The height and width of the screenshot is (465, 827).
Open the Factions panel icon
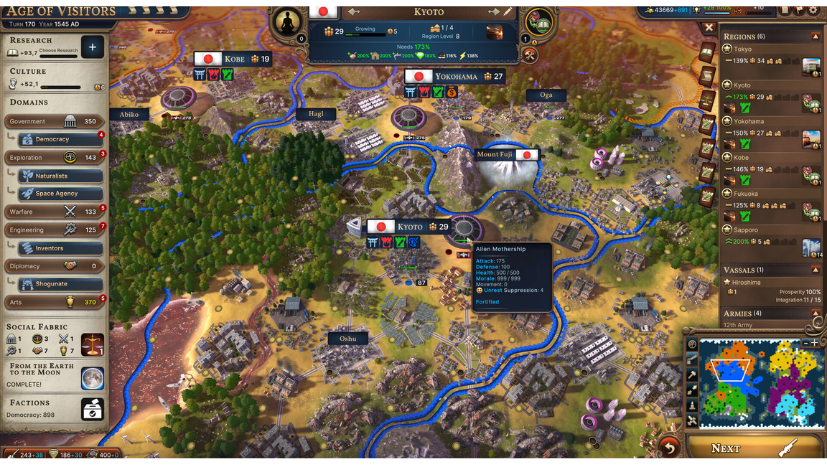[93, 408]
